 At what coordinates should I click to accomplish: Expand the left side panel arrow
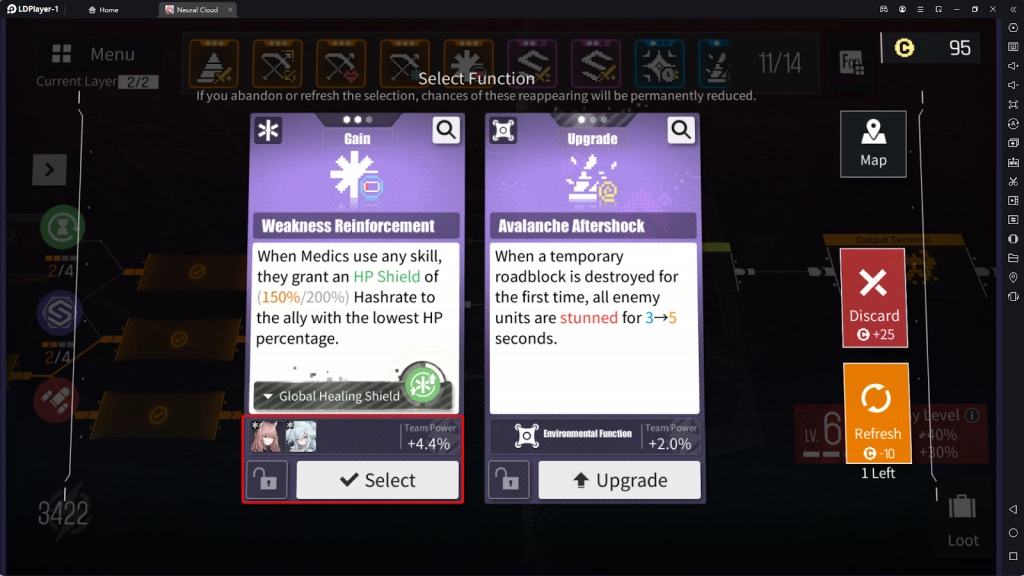49,170
